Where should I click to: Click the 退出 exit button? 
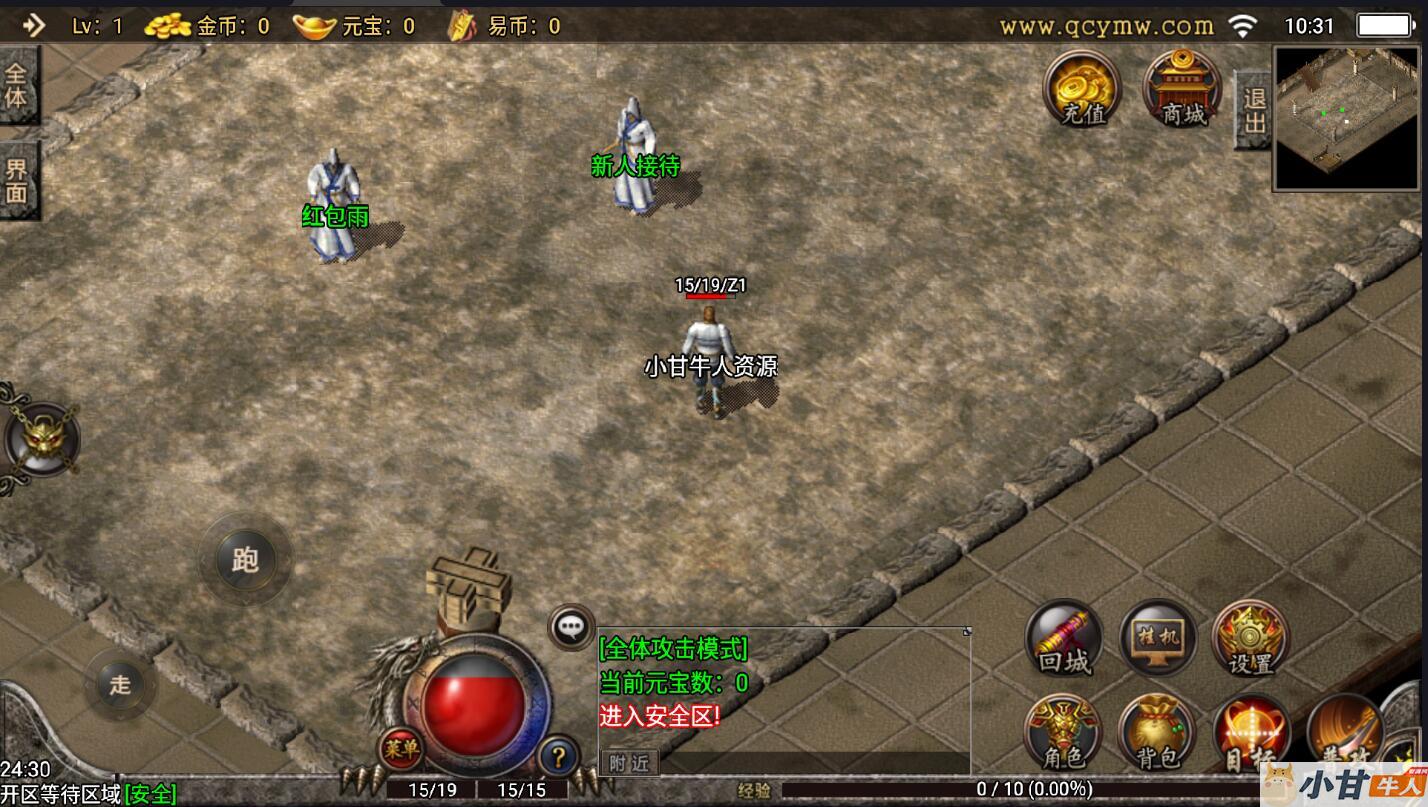(1253, 110)
